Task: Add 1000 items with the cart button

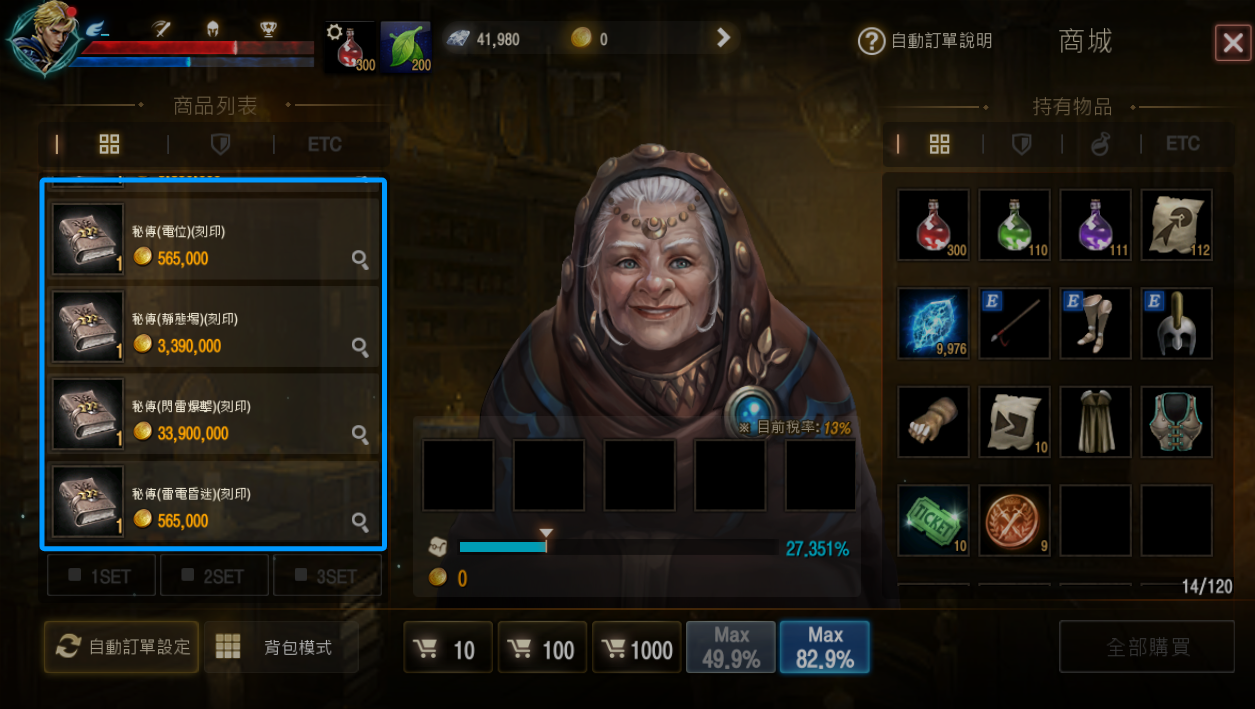Action: pyautogui.click(x=636, y=649)
